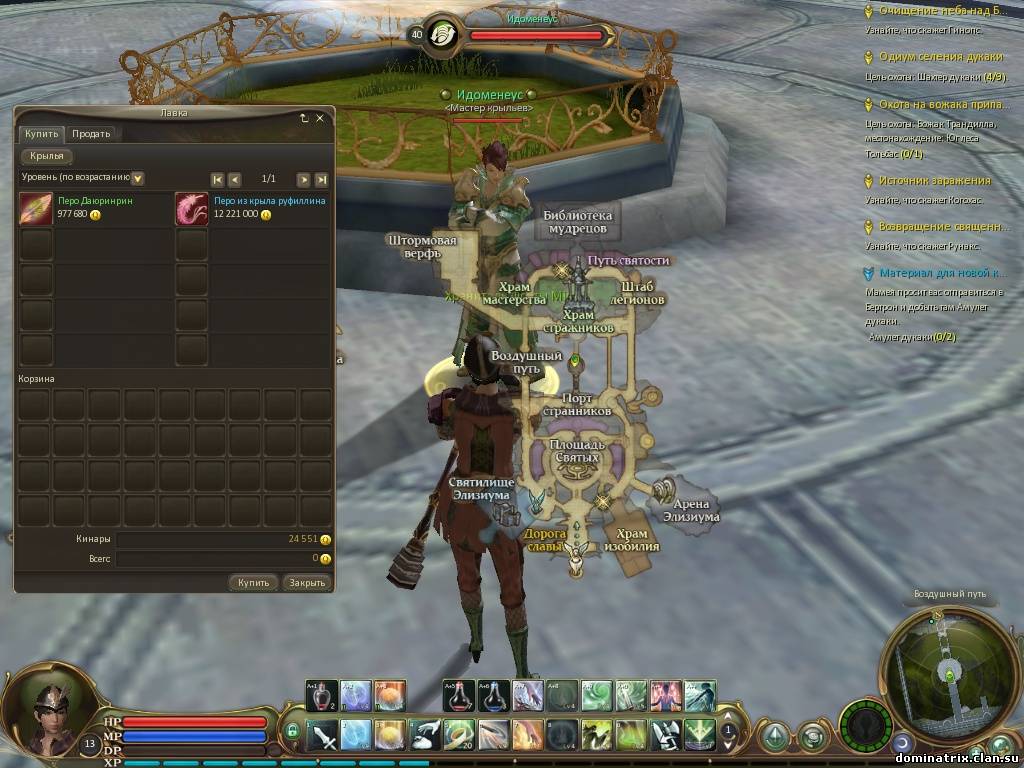
Task: Jump to the first shop page
Action: [x=217, y=179]
